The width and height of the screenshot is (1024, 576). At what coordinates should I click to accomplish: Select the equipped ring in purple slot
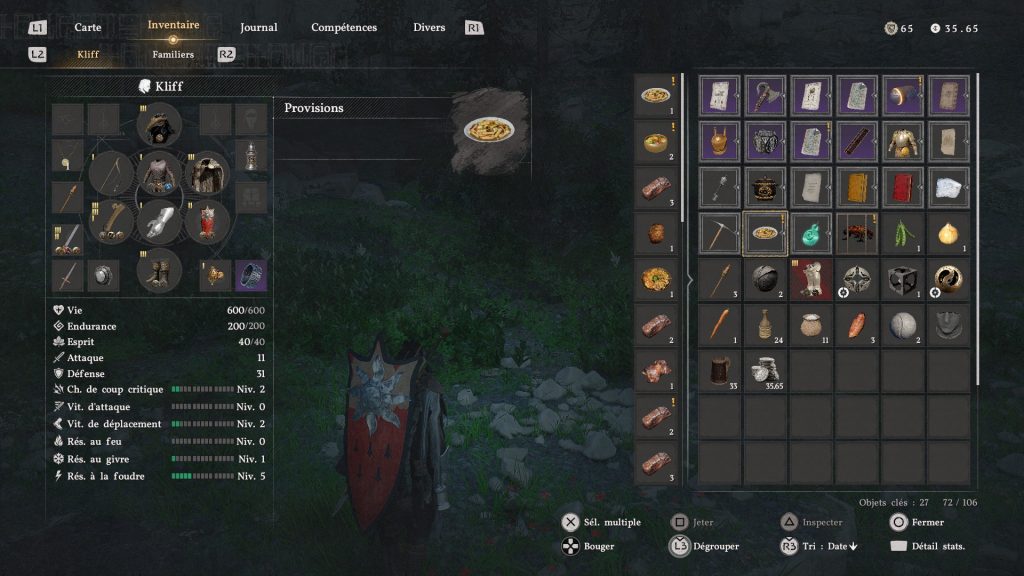click(251, 274)
